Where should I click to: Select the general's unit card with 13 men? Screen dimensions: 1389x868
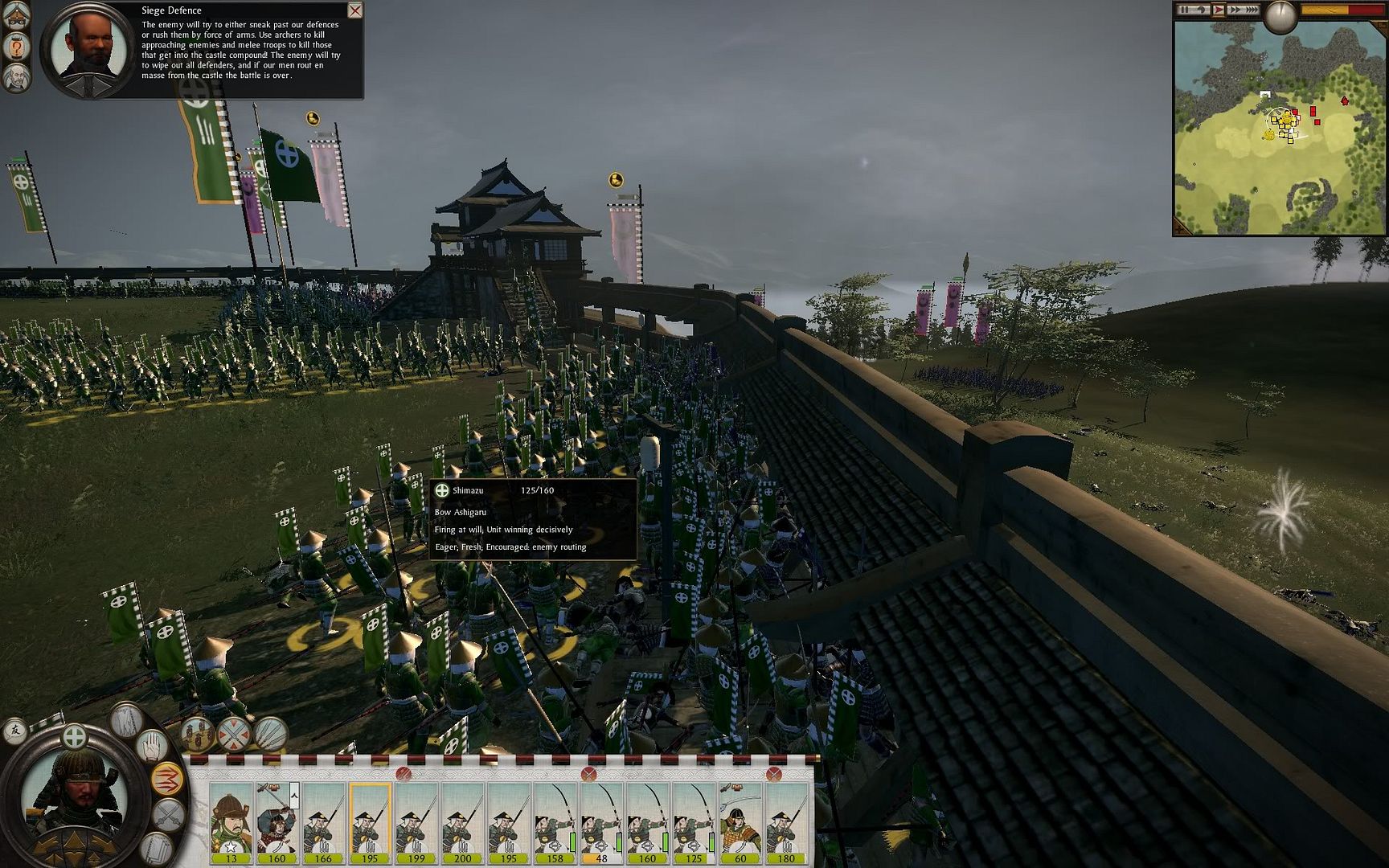click(231, 821)
